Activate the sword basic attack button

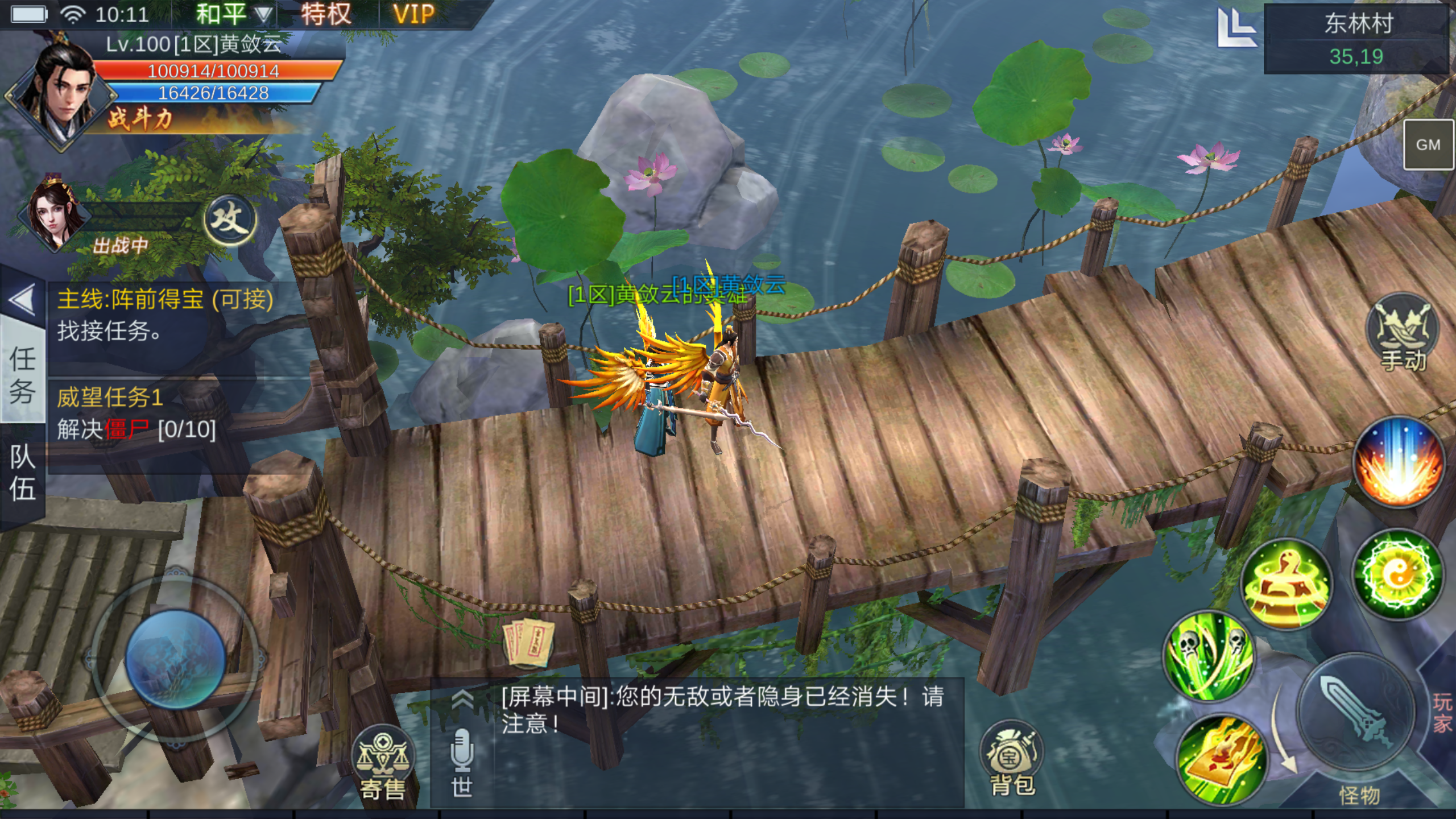point(1356,711)
